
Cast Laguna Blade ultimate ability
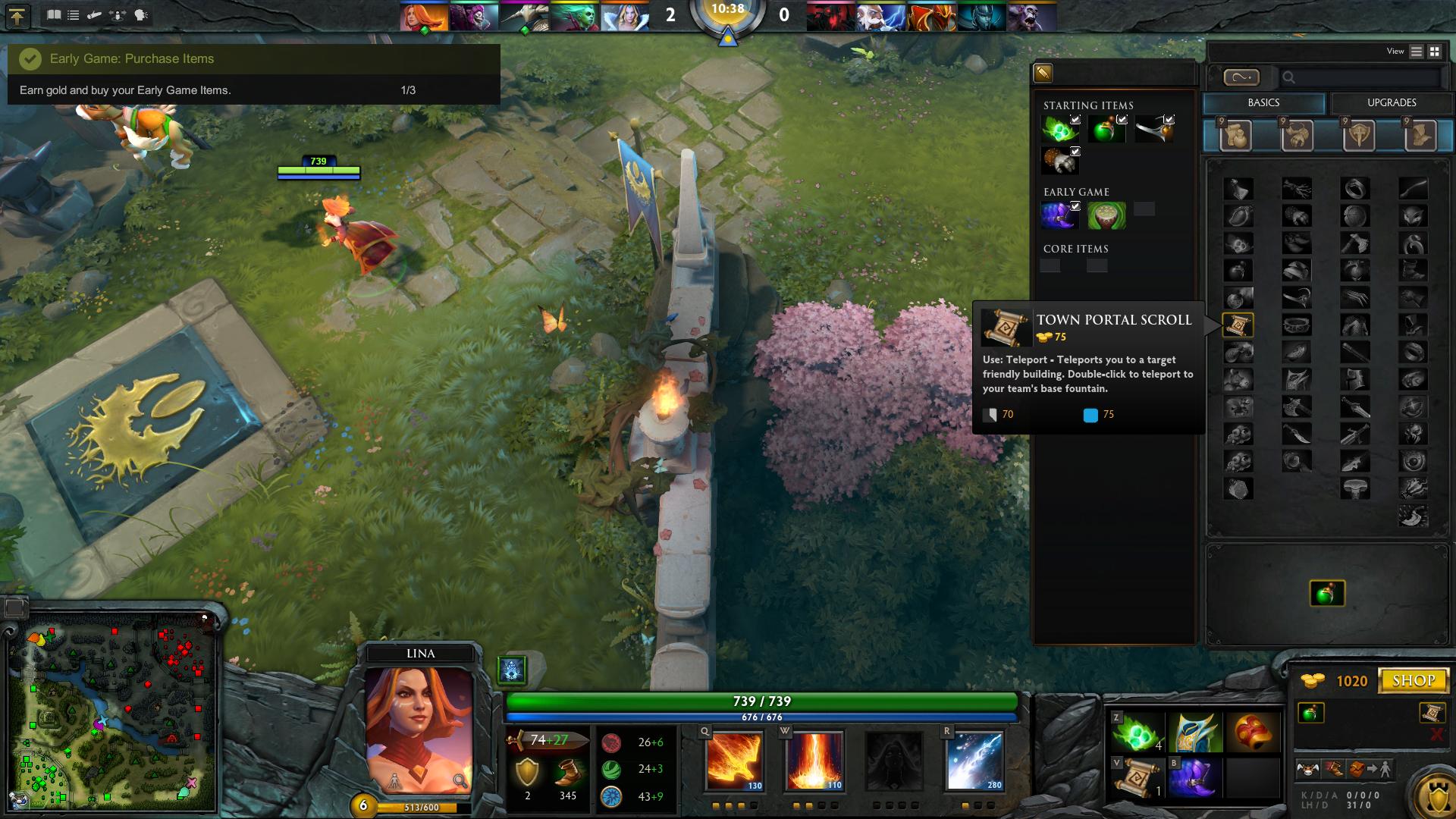pos(974,761)
